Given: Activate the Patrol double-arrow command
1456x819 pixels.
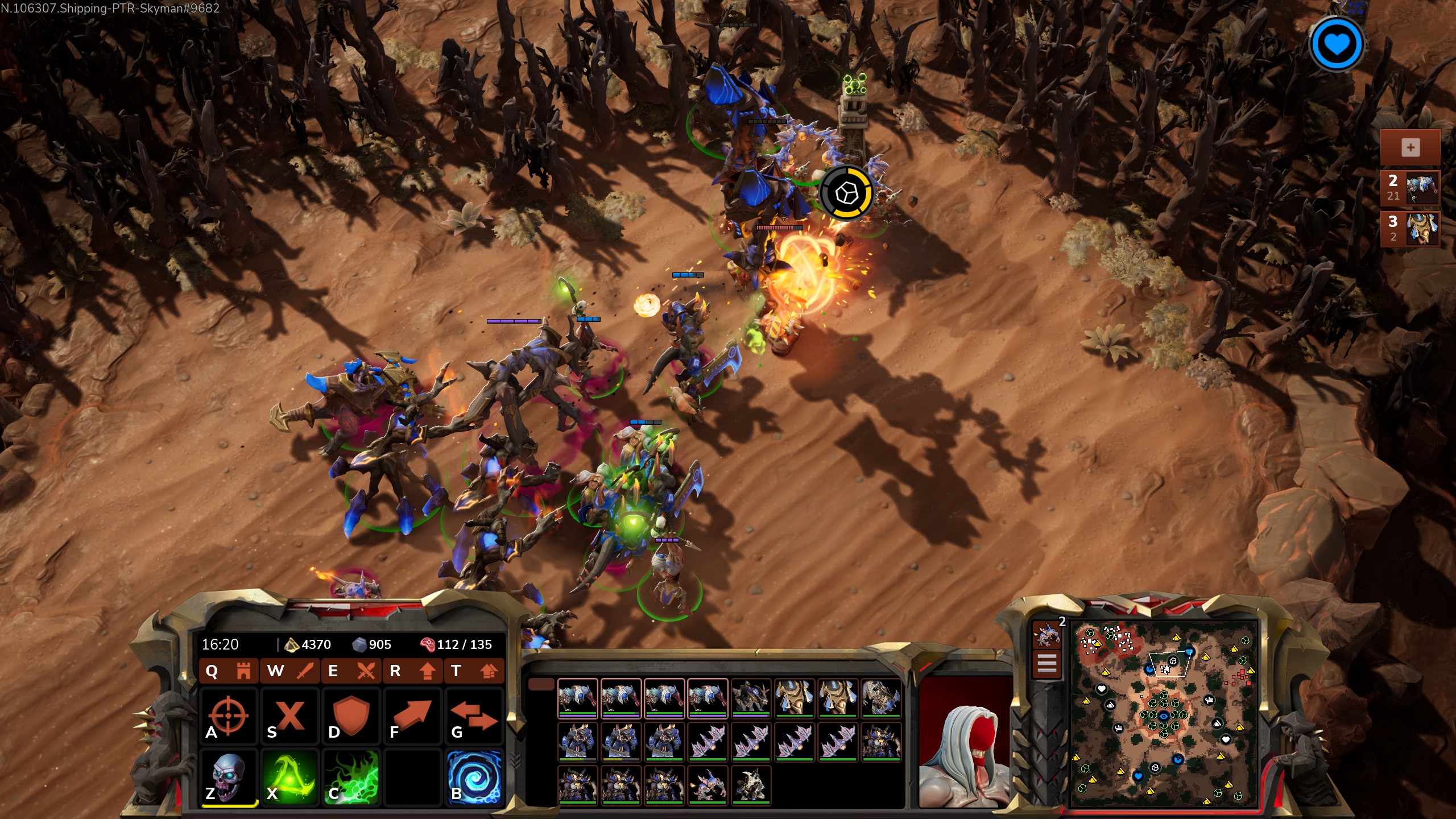Looking at the screenshot, I should pos(474,716).
